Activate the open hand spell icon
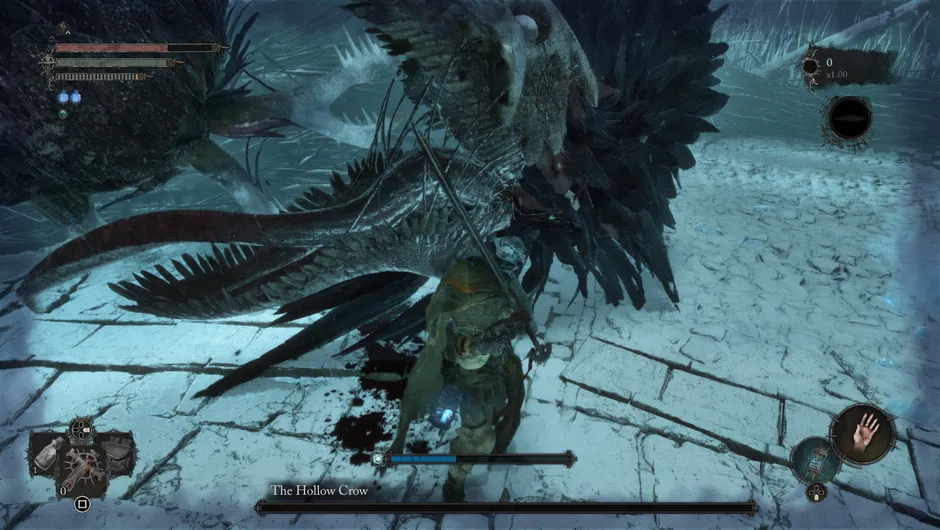 [861, 432]
